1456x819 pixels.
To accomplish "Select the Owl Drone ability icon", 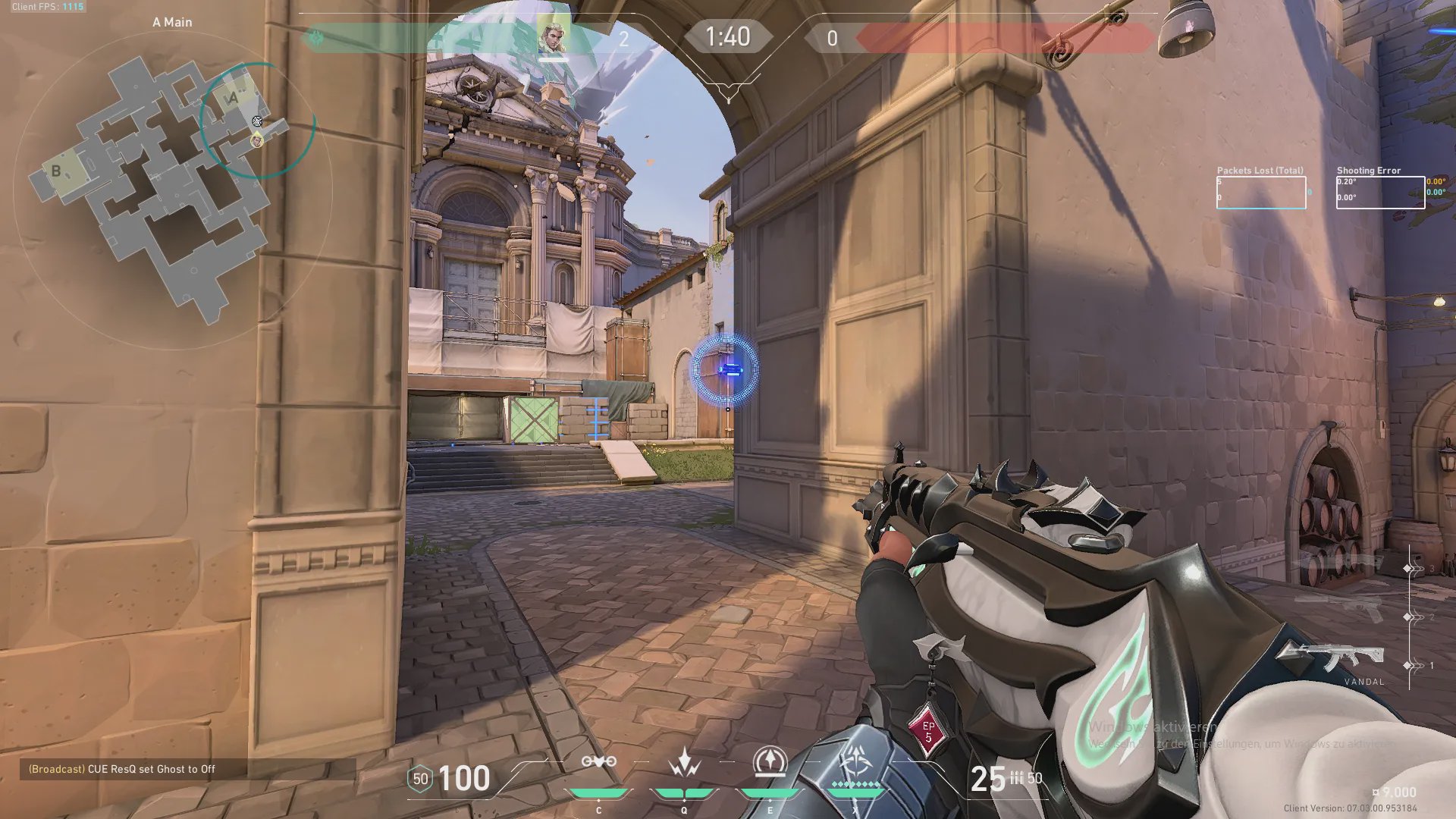I will (598, 762).
